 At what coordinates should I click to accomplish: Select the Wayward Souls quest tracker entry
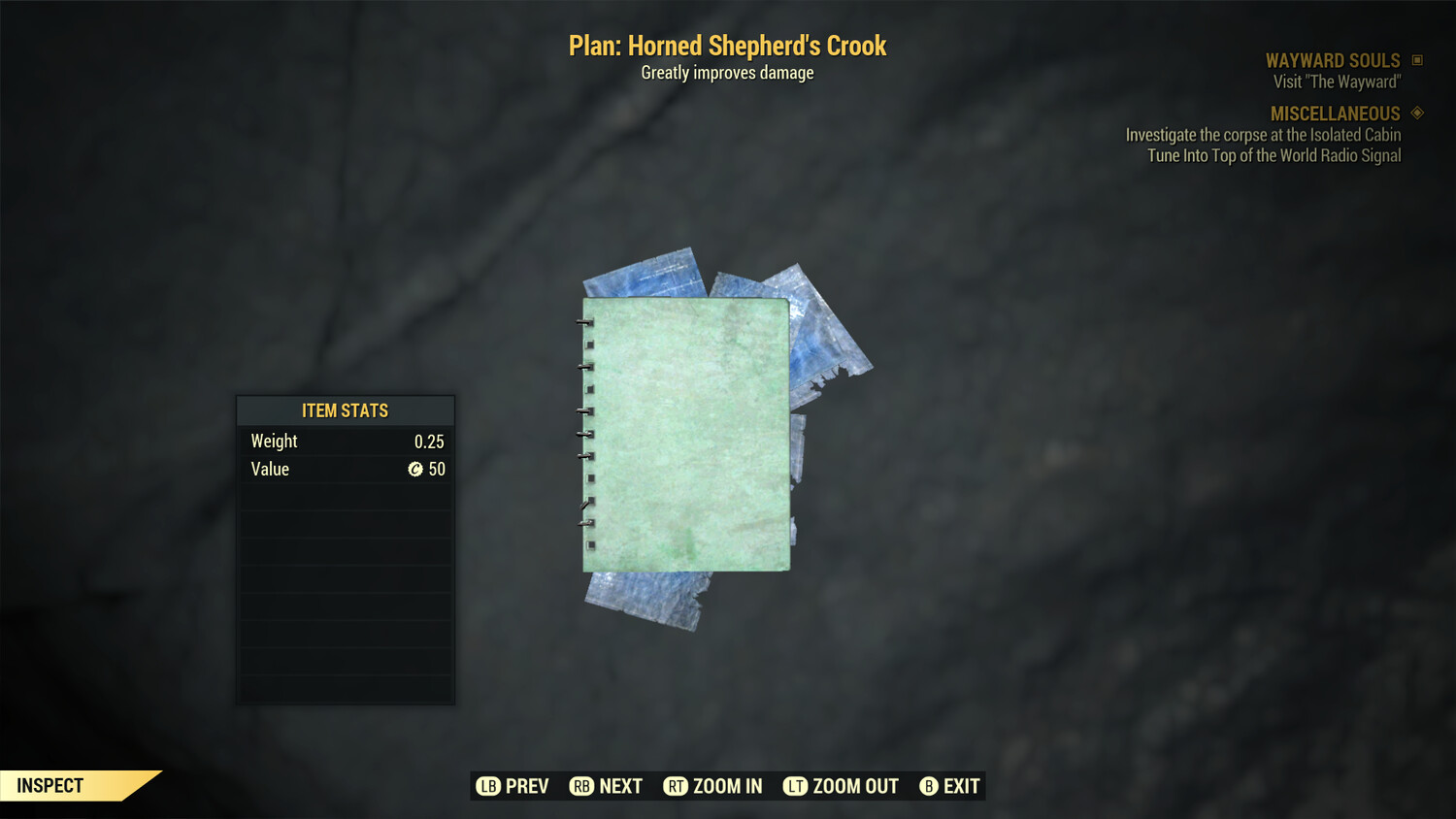pos(1332,60)
